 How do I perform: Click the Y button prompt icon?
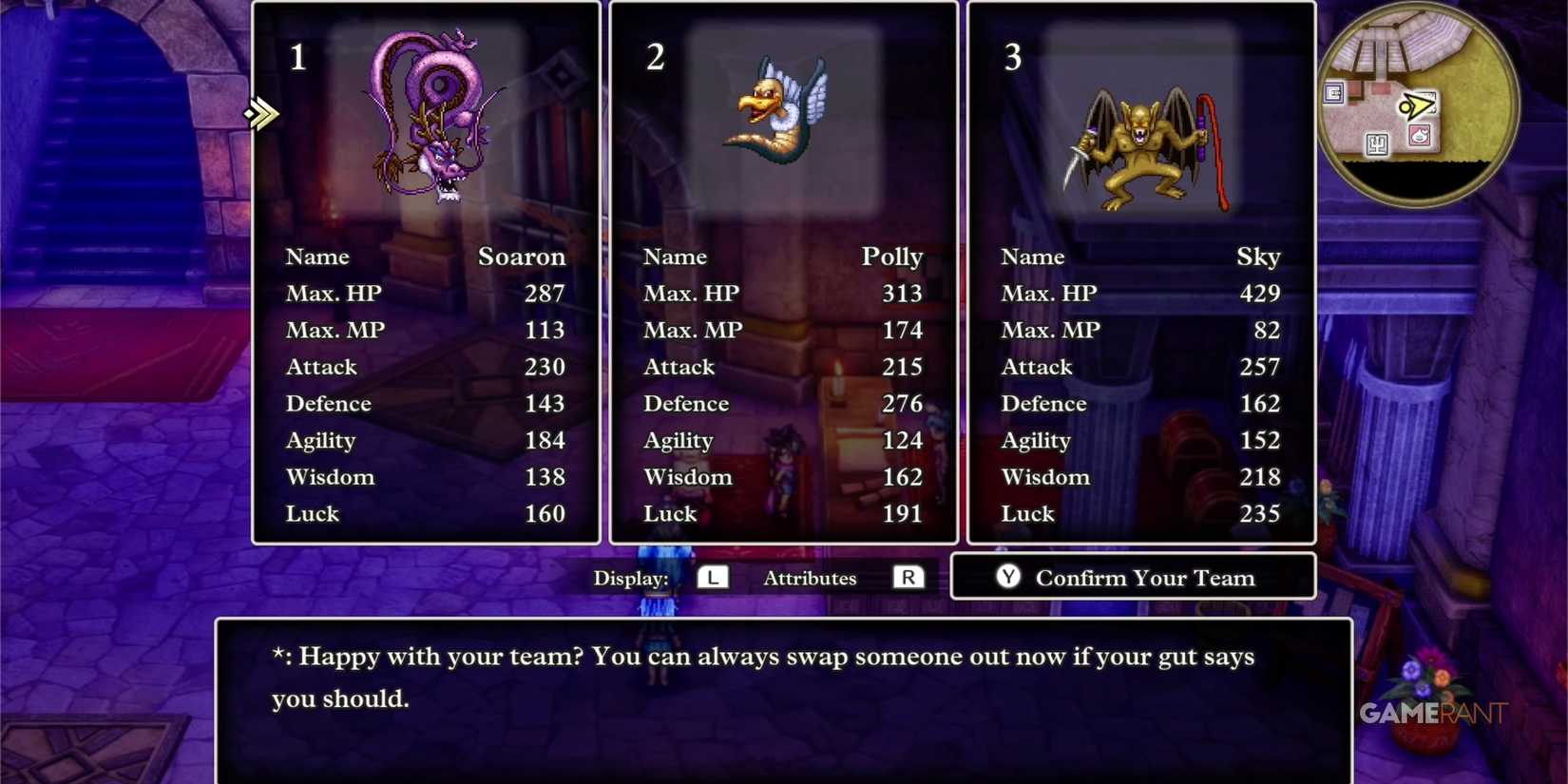[x=1007, y=577]
